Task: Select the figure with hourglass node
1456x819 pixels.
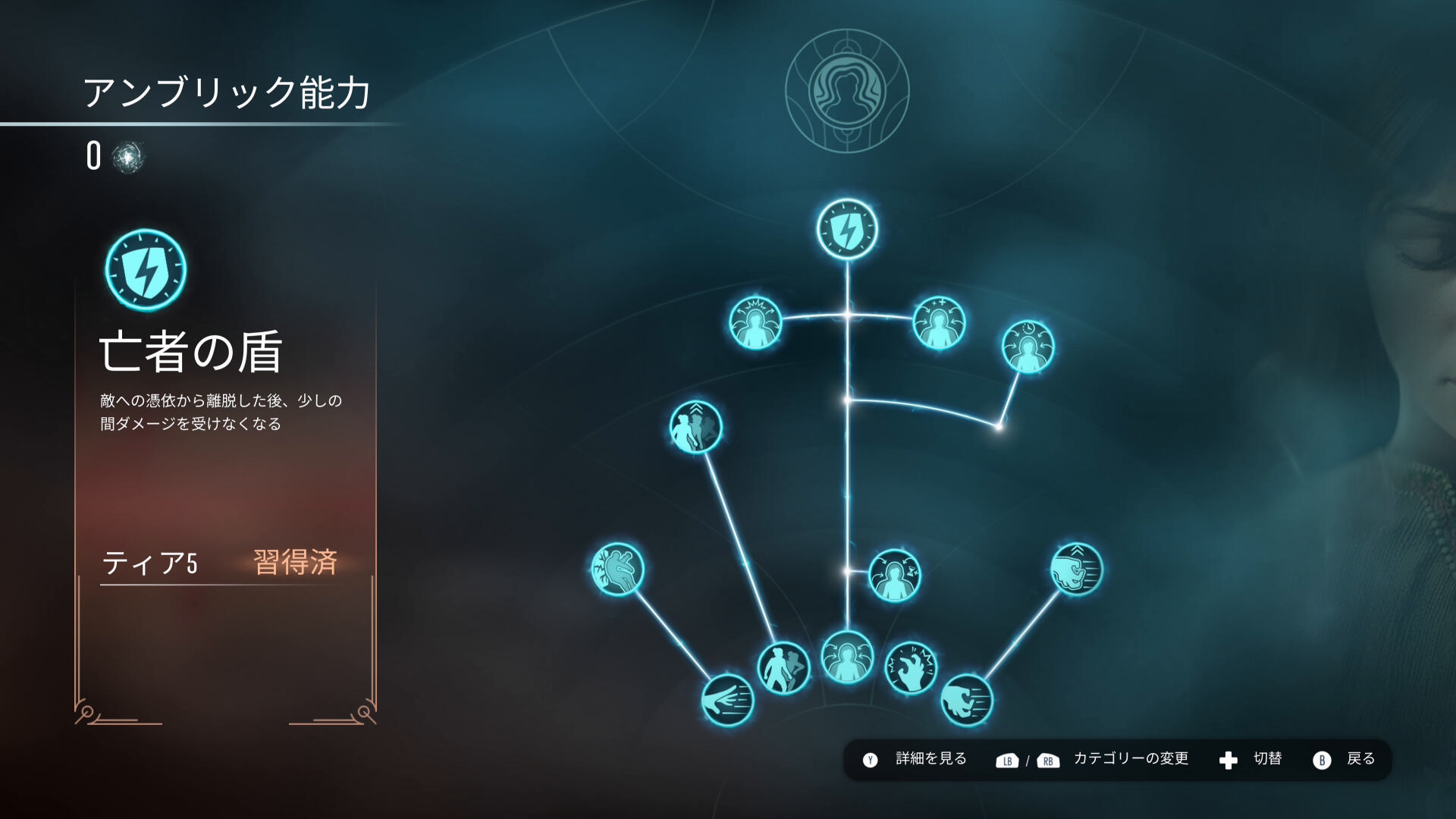Action: click(895, 576)
